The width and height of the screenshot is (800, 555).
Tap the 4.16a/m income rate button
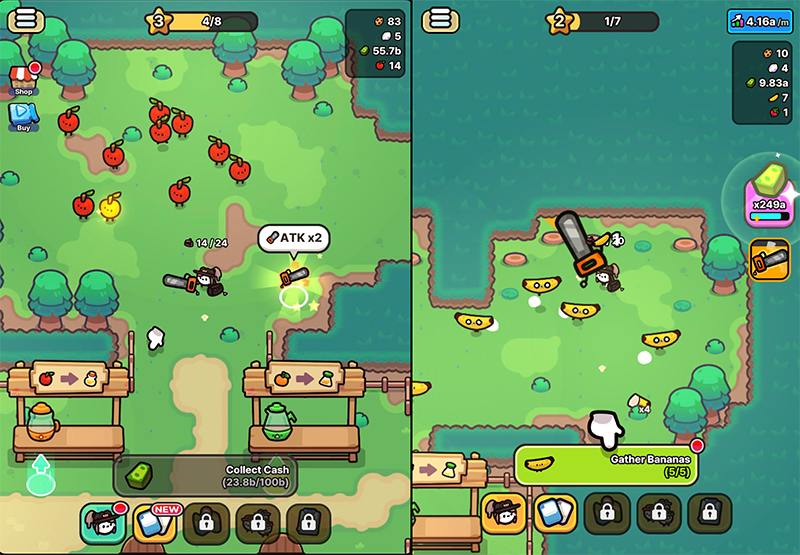760,20
